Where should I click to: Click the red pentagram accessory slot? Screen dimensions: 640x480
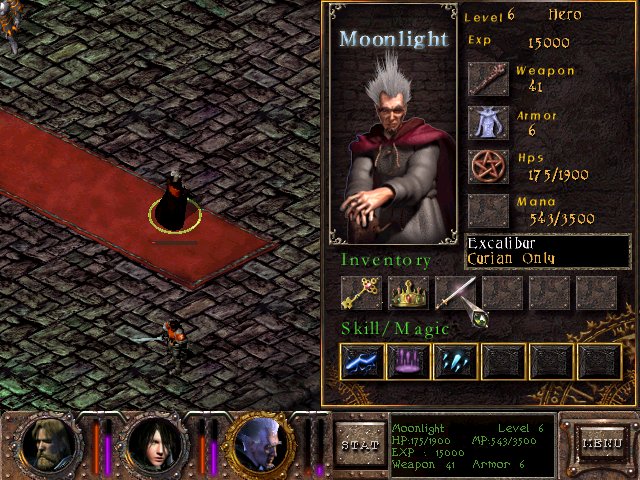click(x=488, y=166)
